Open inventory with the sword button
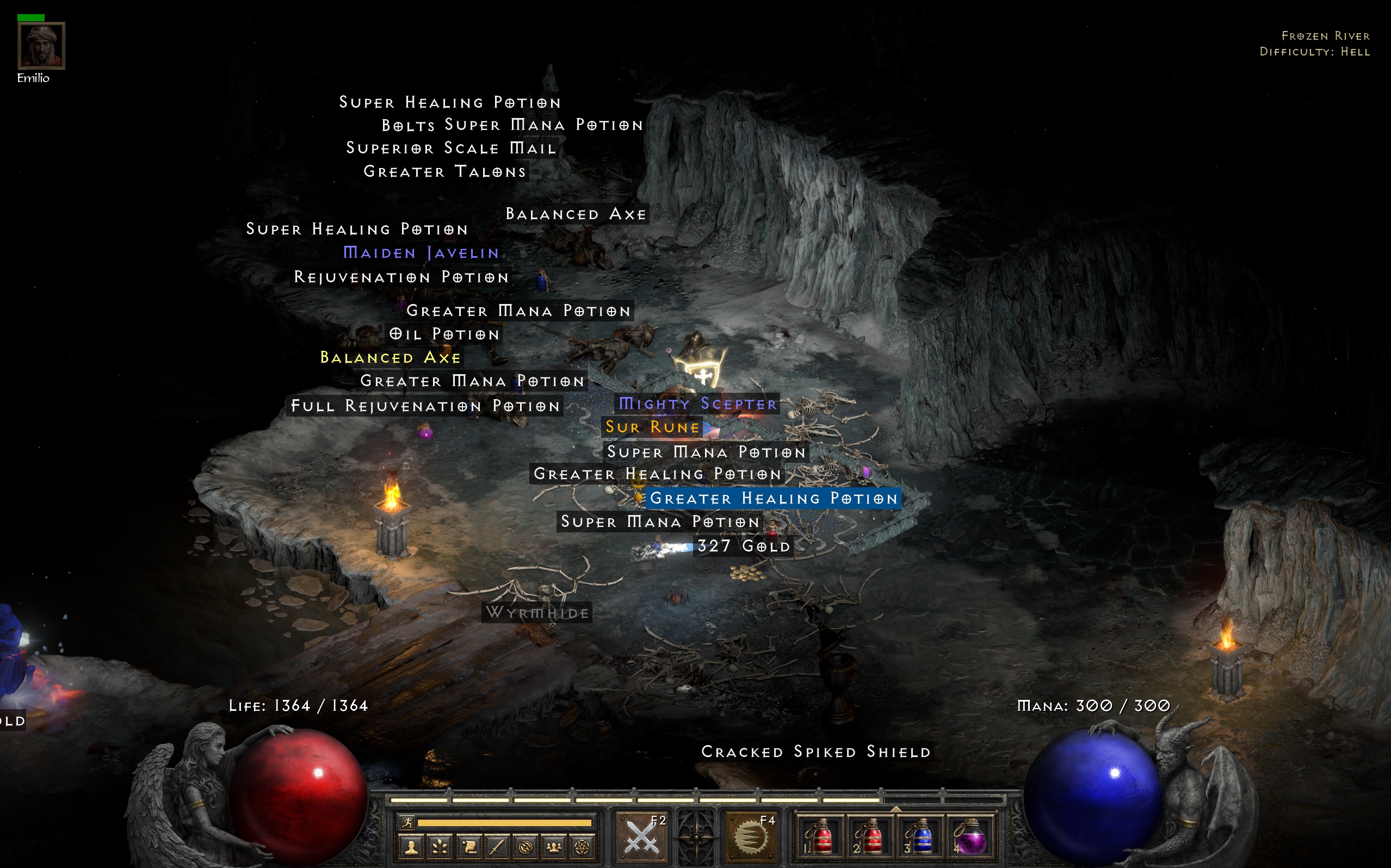The height and width of the screenshot is (868, 1391). 497,847
